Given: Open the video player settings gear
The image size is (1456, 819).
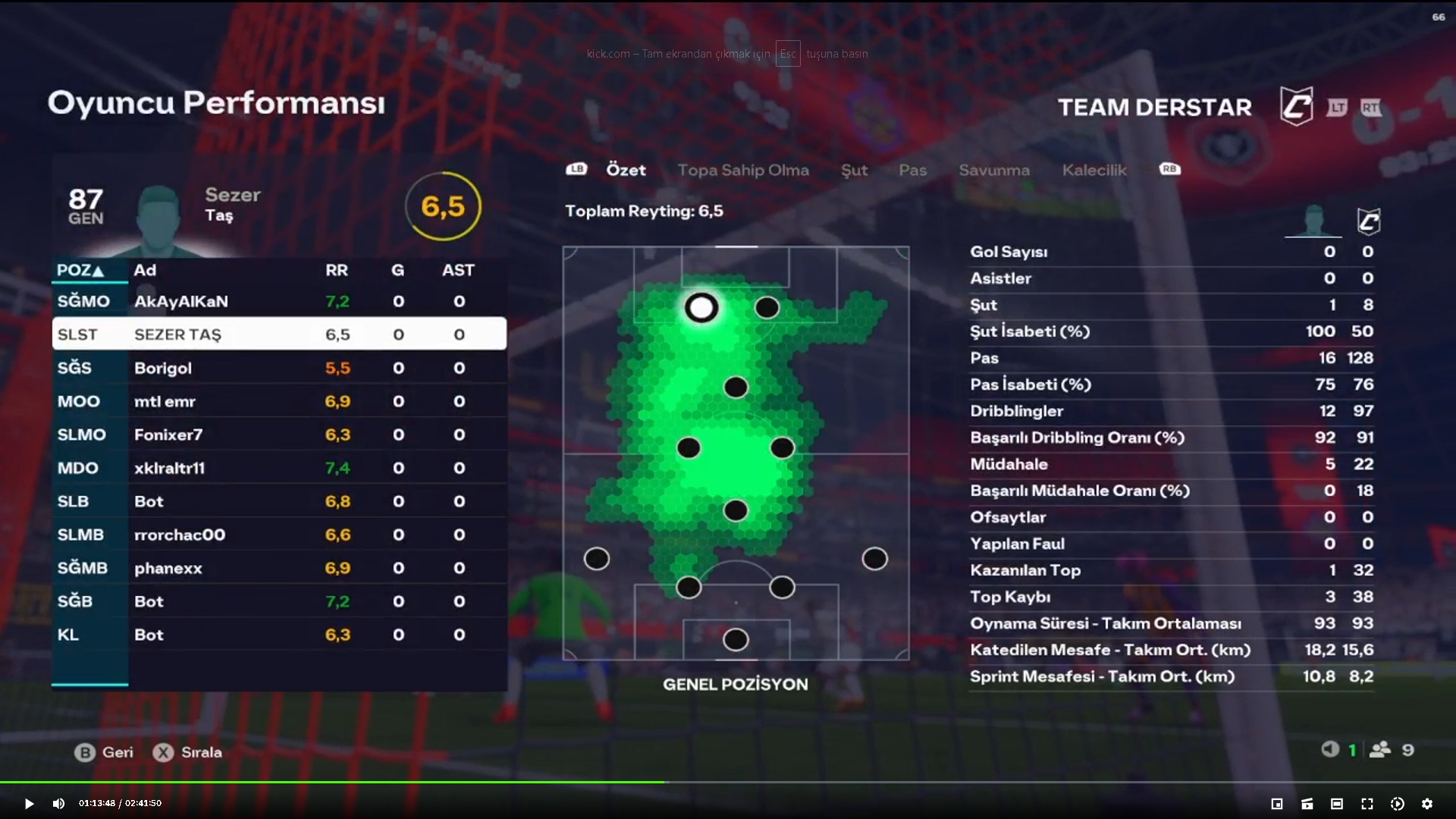Looking at the screenshot, I should tap(1427, 804).
